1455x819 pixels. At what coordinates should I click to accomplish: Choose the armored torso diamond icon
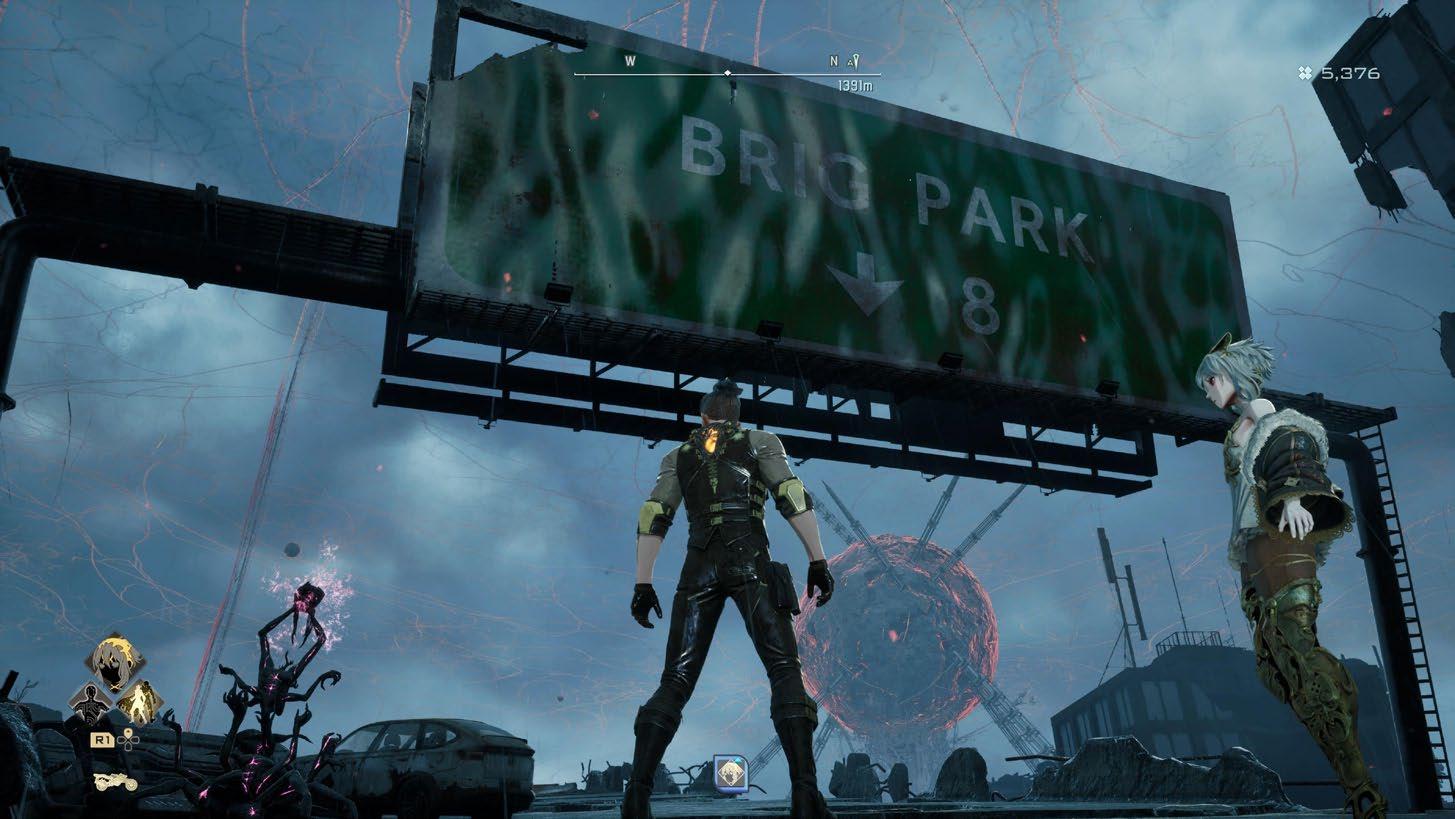(90, 702)
